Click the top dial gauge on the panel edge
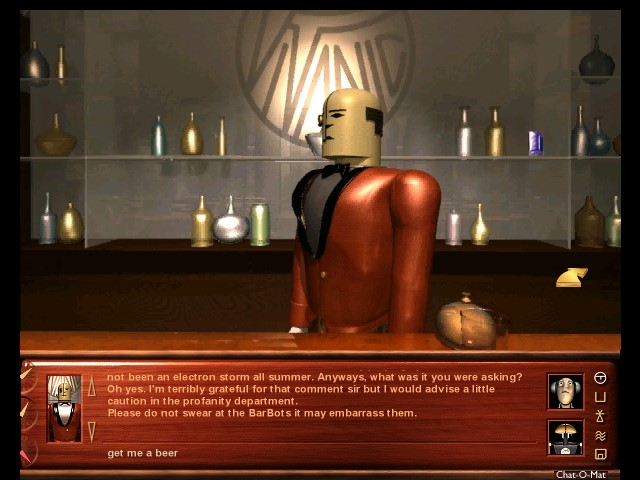This screenshot has height=480, width=640. tap(26, 377)
